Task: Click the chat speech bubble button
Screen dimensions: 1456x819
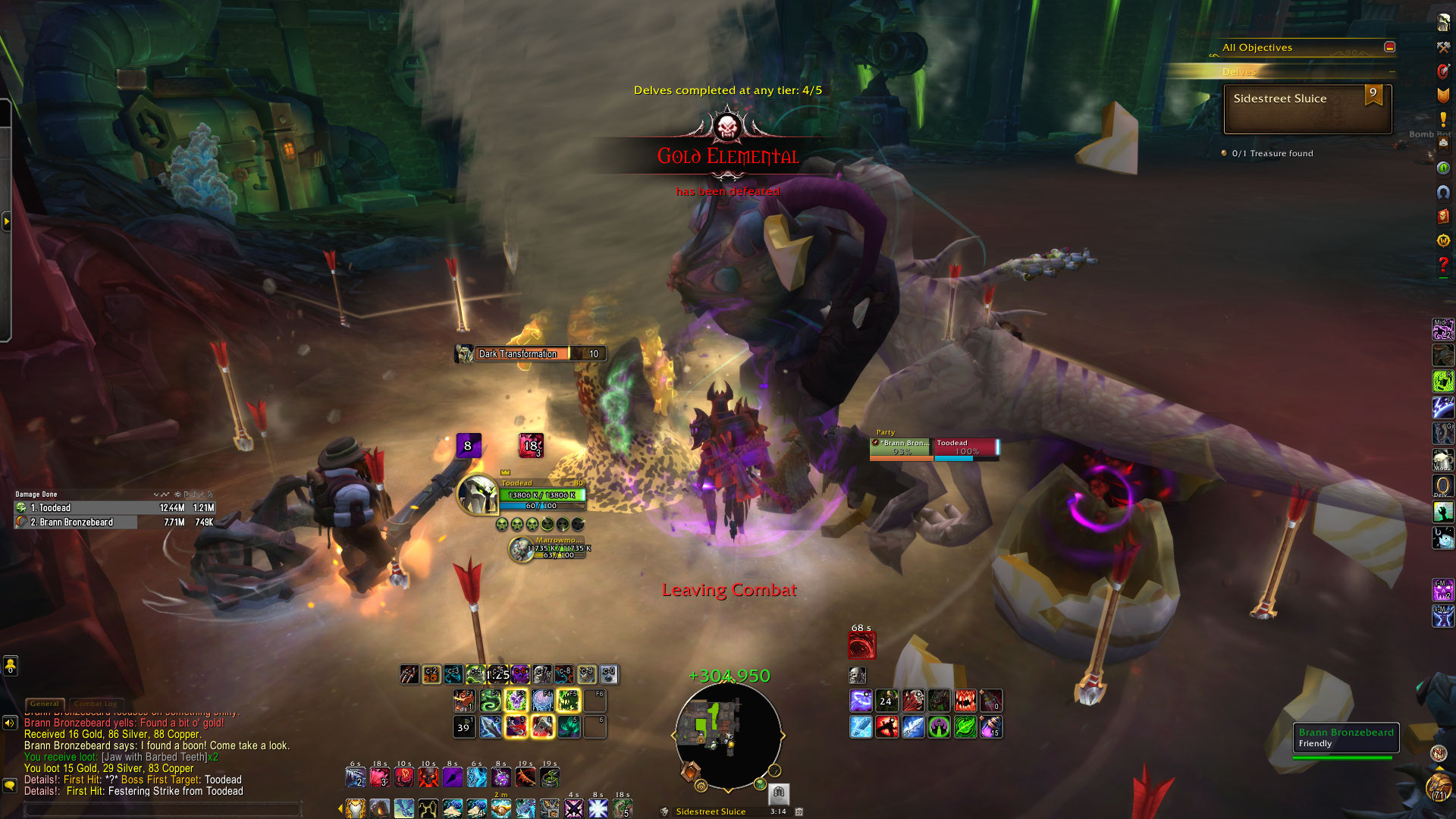Action: point(10,786)
